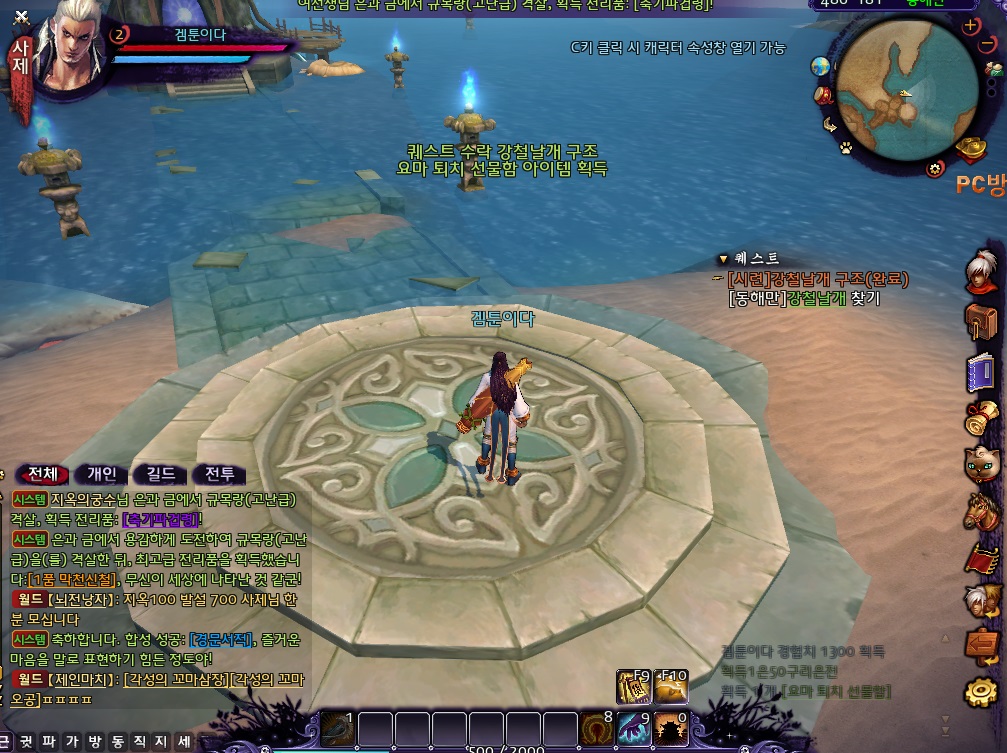Viewport: 1007px width, 753px height.
Task: Zoom in the minimap with plus button
Action: pos(969,27)
